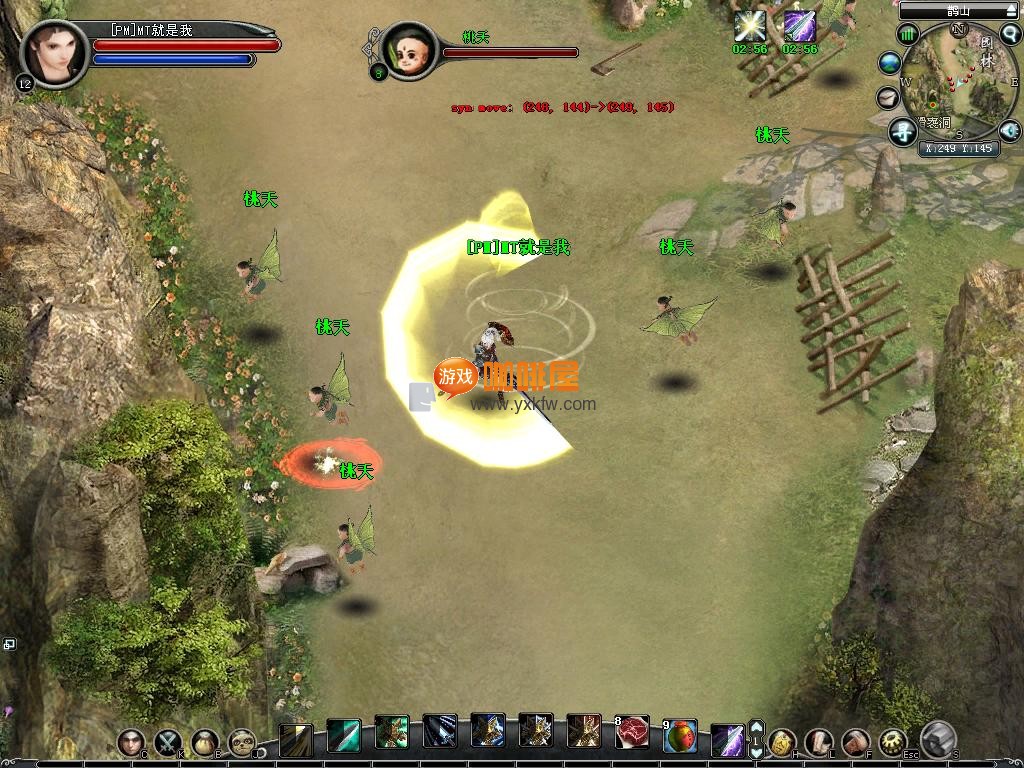Open the mail envelope button

(x=888, y=97)
